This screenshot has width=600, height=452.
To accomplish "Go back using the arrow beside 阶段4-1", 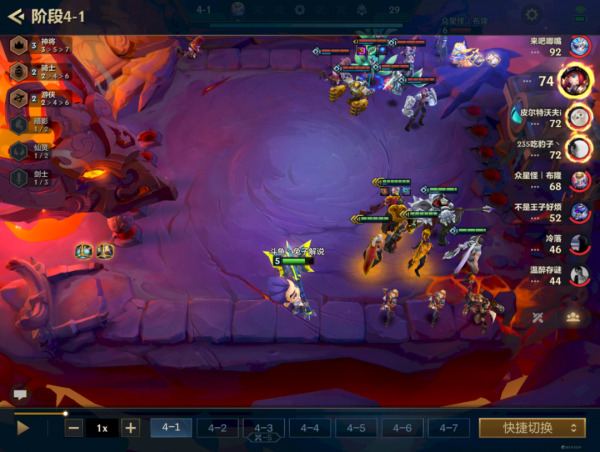I will (16, 17).
